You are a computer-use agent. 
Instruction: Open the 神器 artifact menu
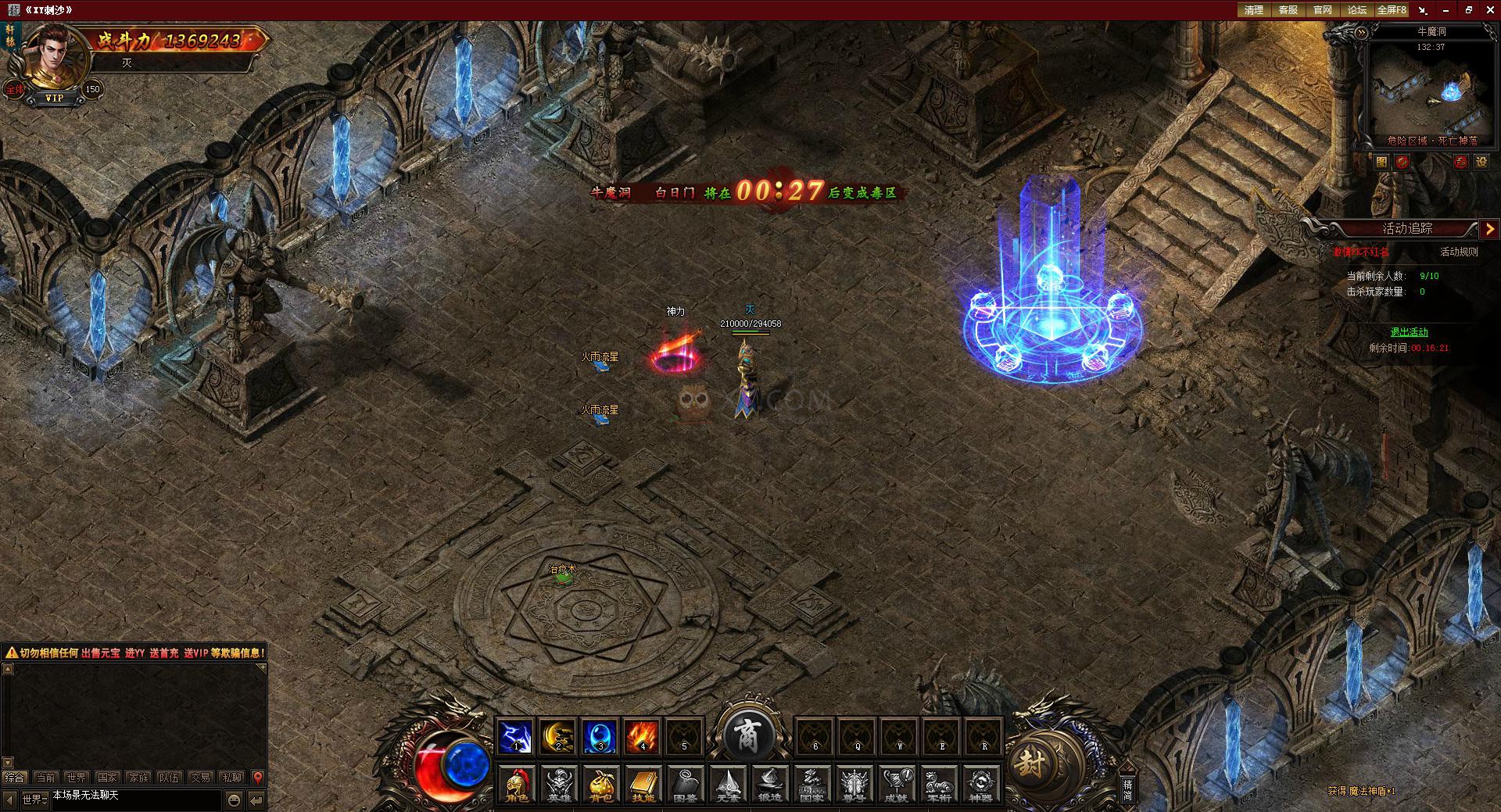click(980, 784)
